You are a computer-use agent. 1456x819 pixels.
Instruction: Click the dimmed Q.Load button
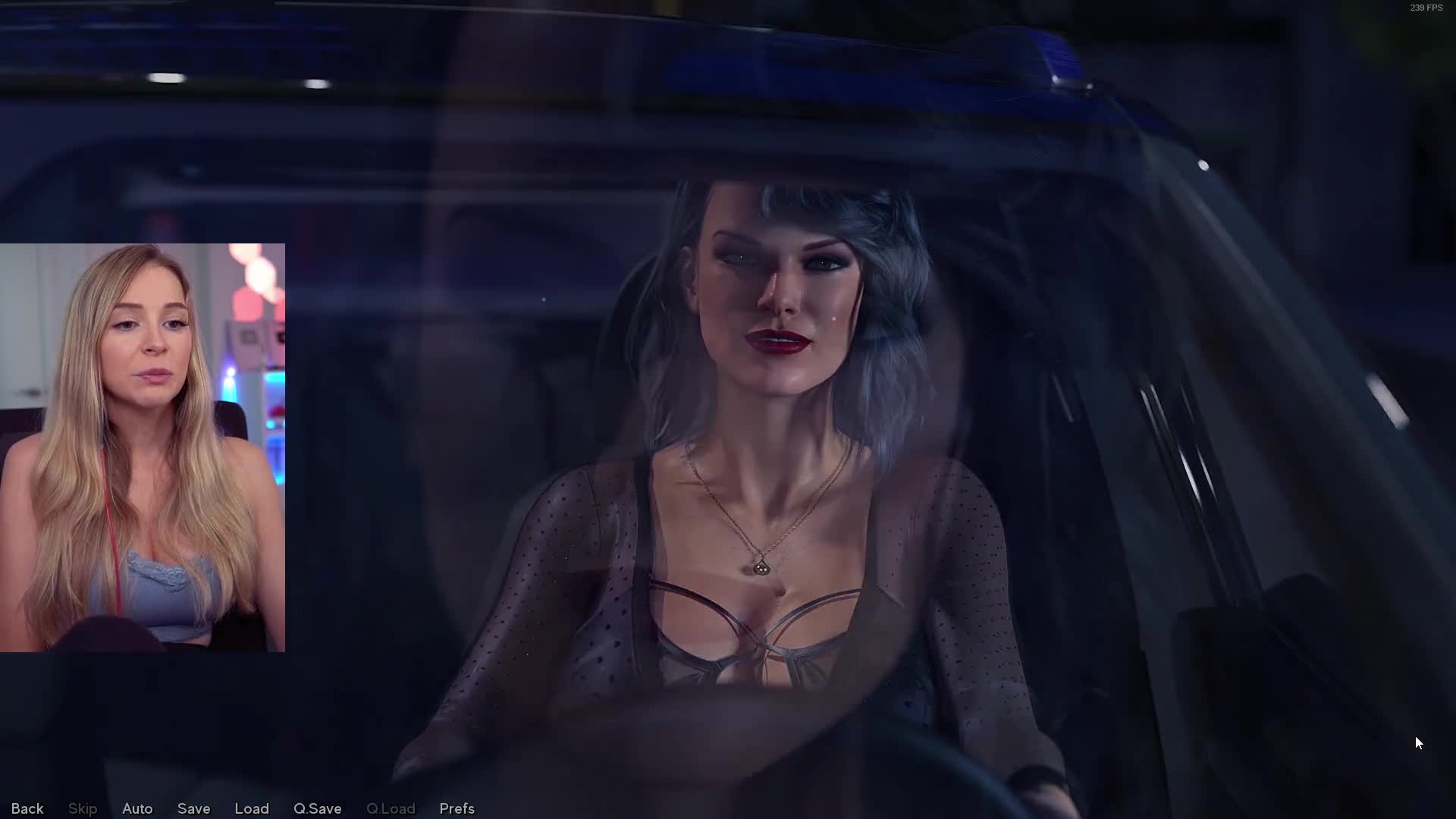(x=391, y=808)
